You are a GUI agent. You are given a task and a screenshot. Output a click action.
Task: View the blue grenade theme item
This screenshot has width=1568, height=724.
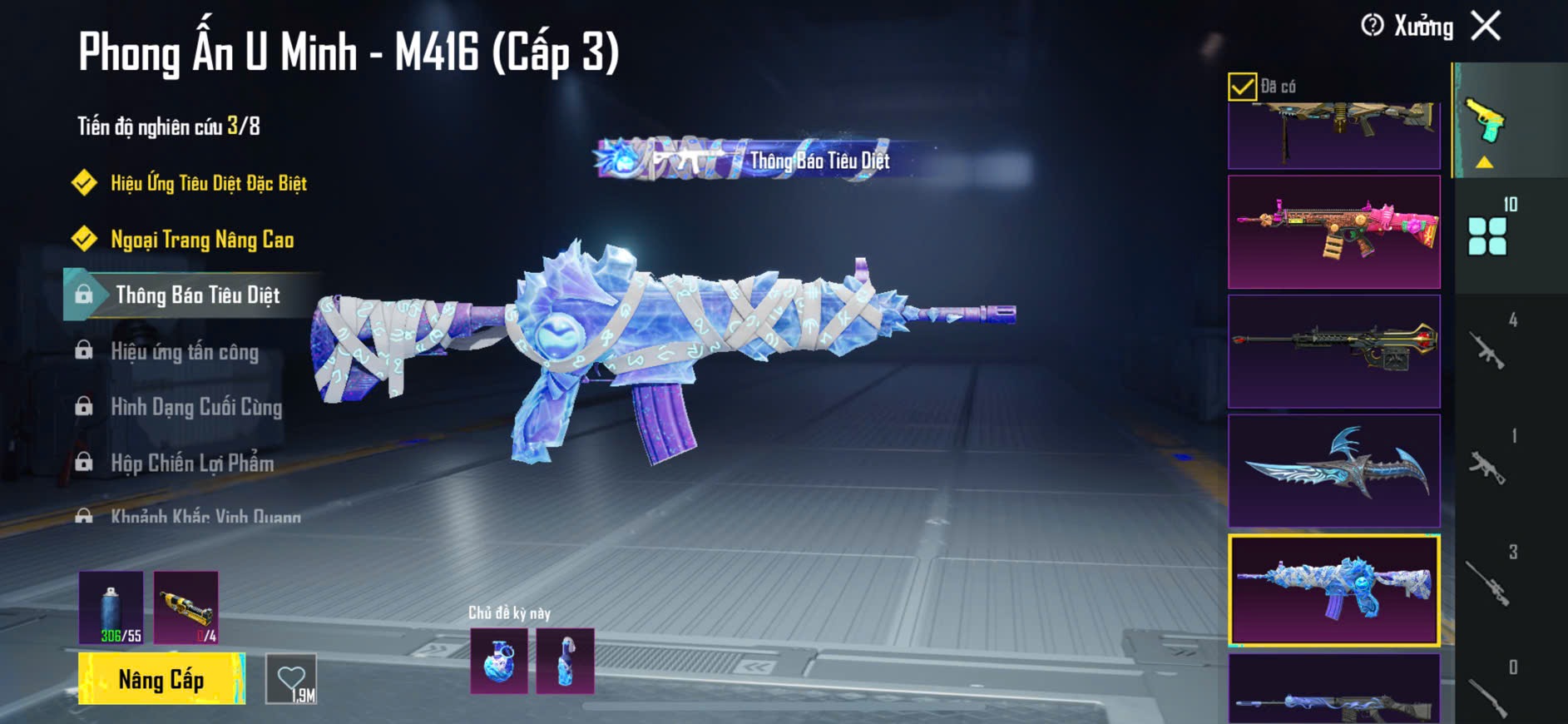click(499, 662)
